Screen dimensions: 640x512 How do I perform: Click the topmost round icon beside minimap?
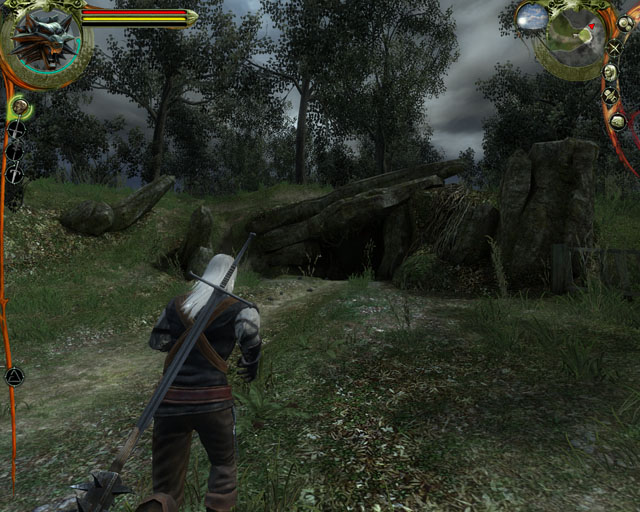pyautogui.click(x=625, y=22)
